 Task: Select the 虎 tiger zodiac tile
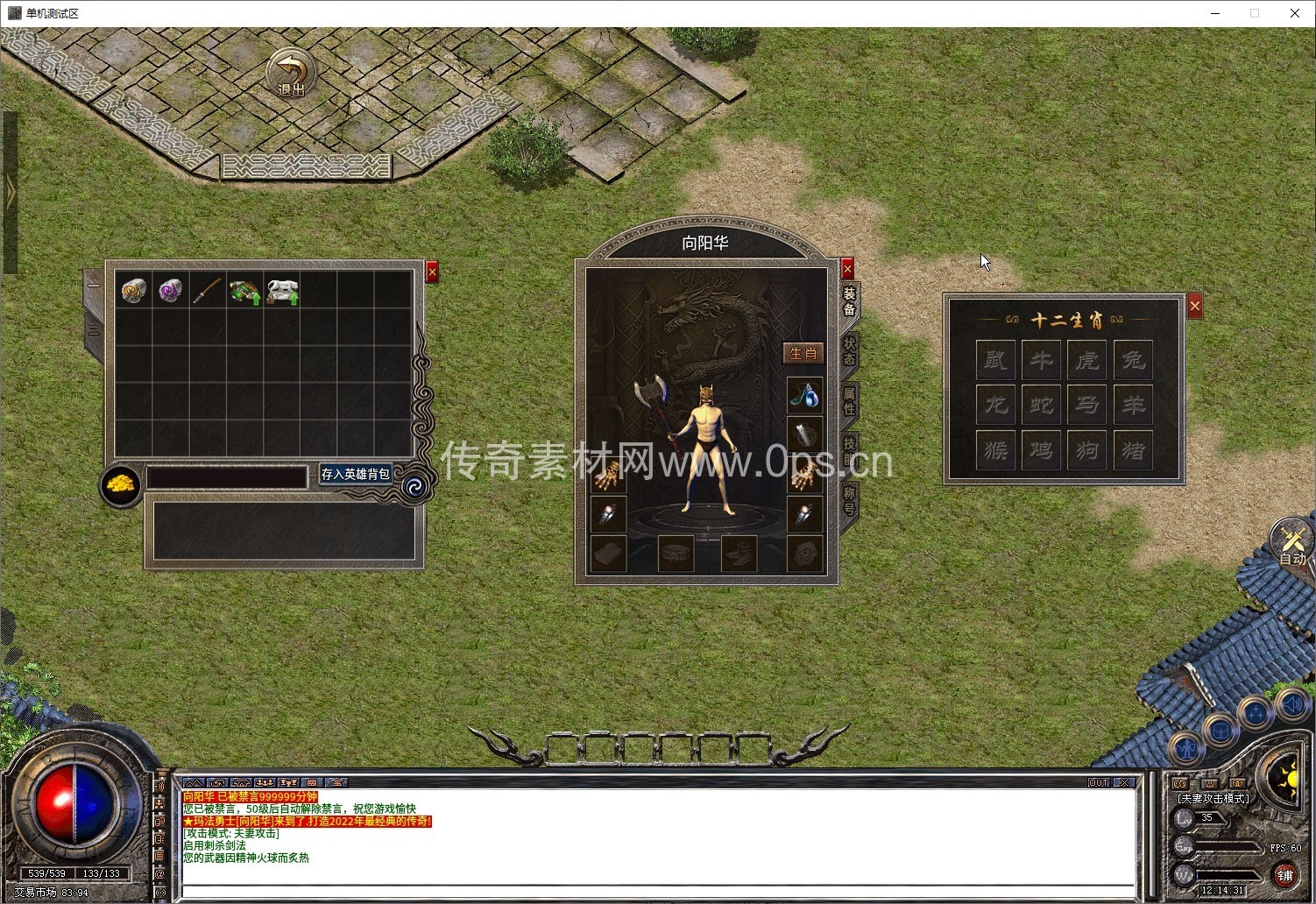[x=1087, y=359]
